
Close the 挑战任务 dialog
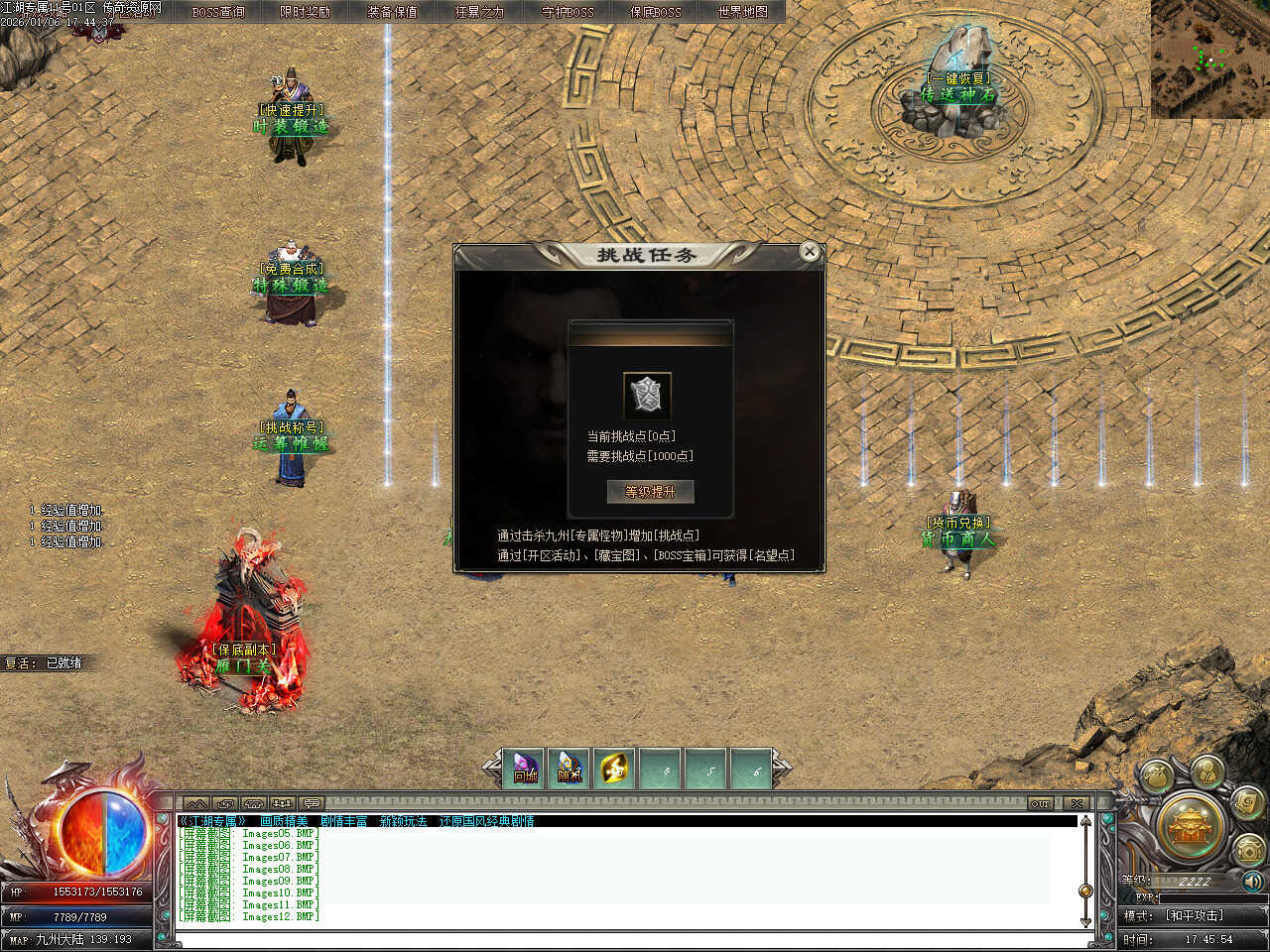pyautogui.click(x=810, y=252)
